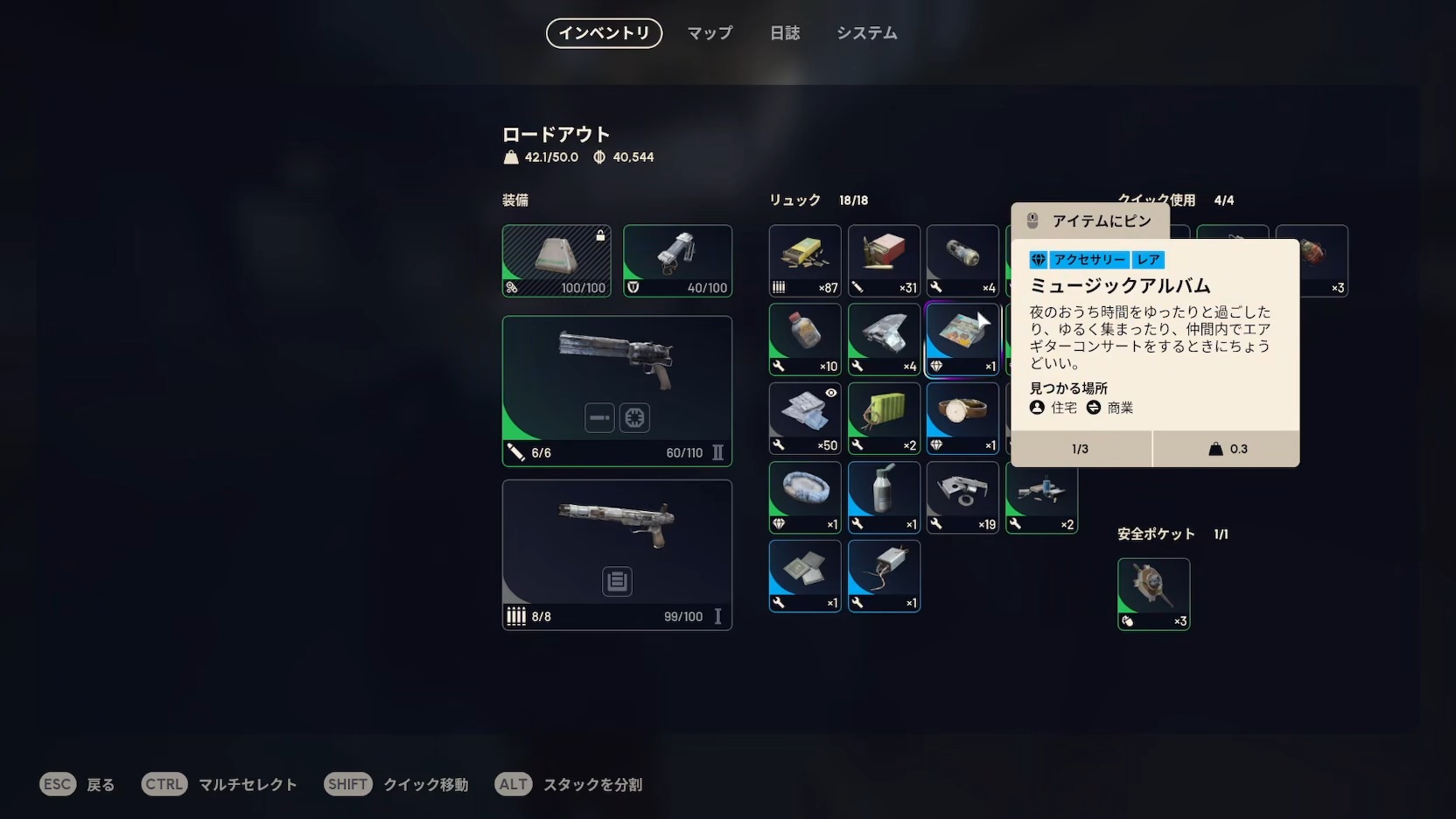
Task: Click the magazine attachment slot on the lower weapon
Action: click(x=617, y=582)
